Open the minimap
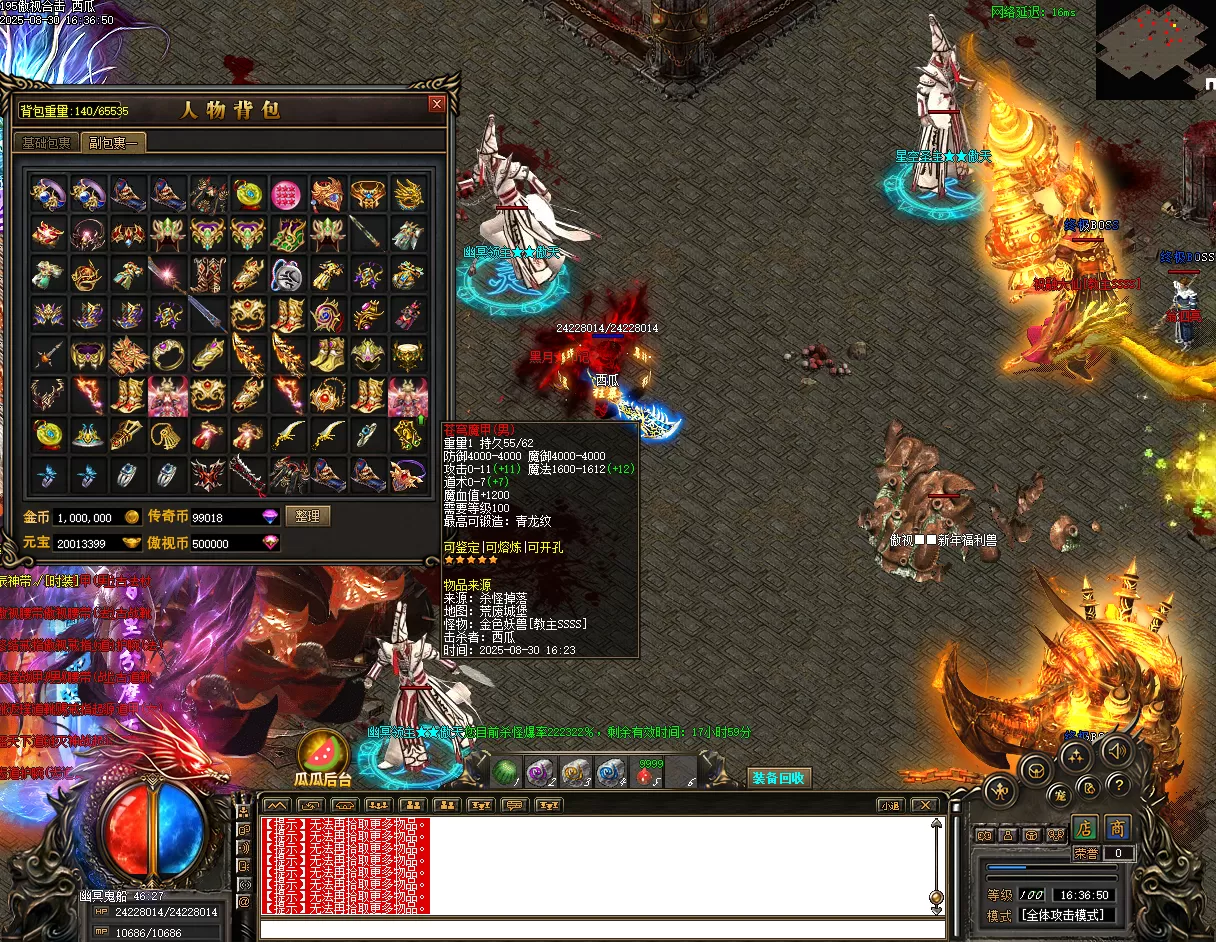The width and height of the screenshot is (1216, 942). [x=1155, y=49]
